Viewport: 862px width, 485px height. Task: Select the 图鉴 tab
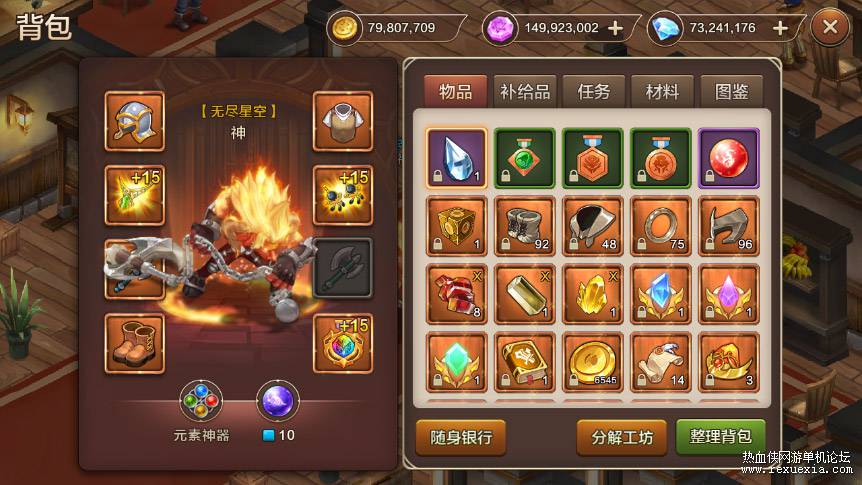pyautogui.click(x=731, y=91)
